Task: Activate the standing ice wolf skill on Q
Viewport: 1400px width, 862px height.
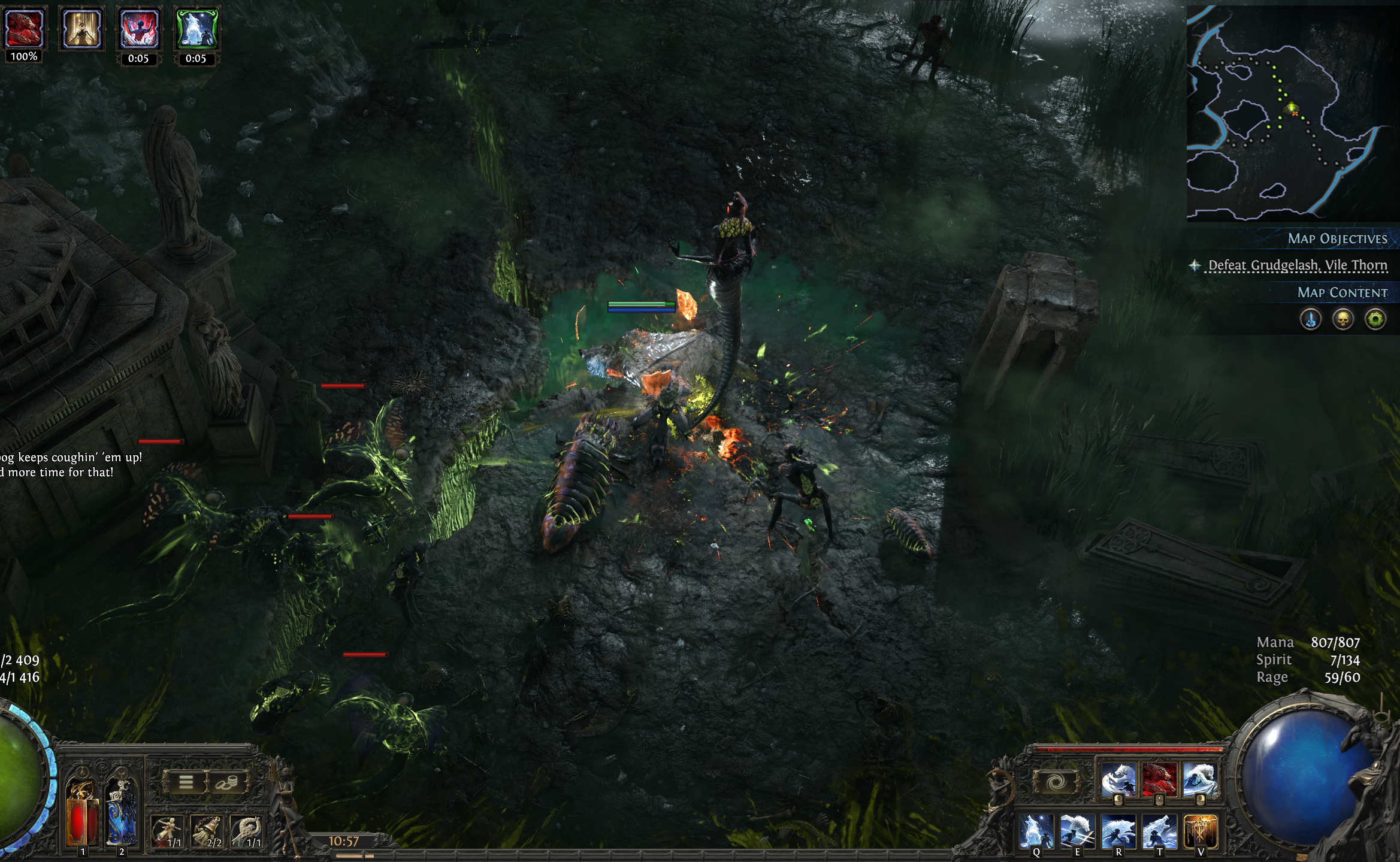Action: click(x=1036, y=832)
